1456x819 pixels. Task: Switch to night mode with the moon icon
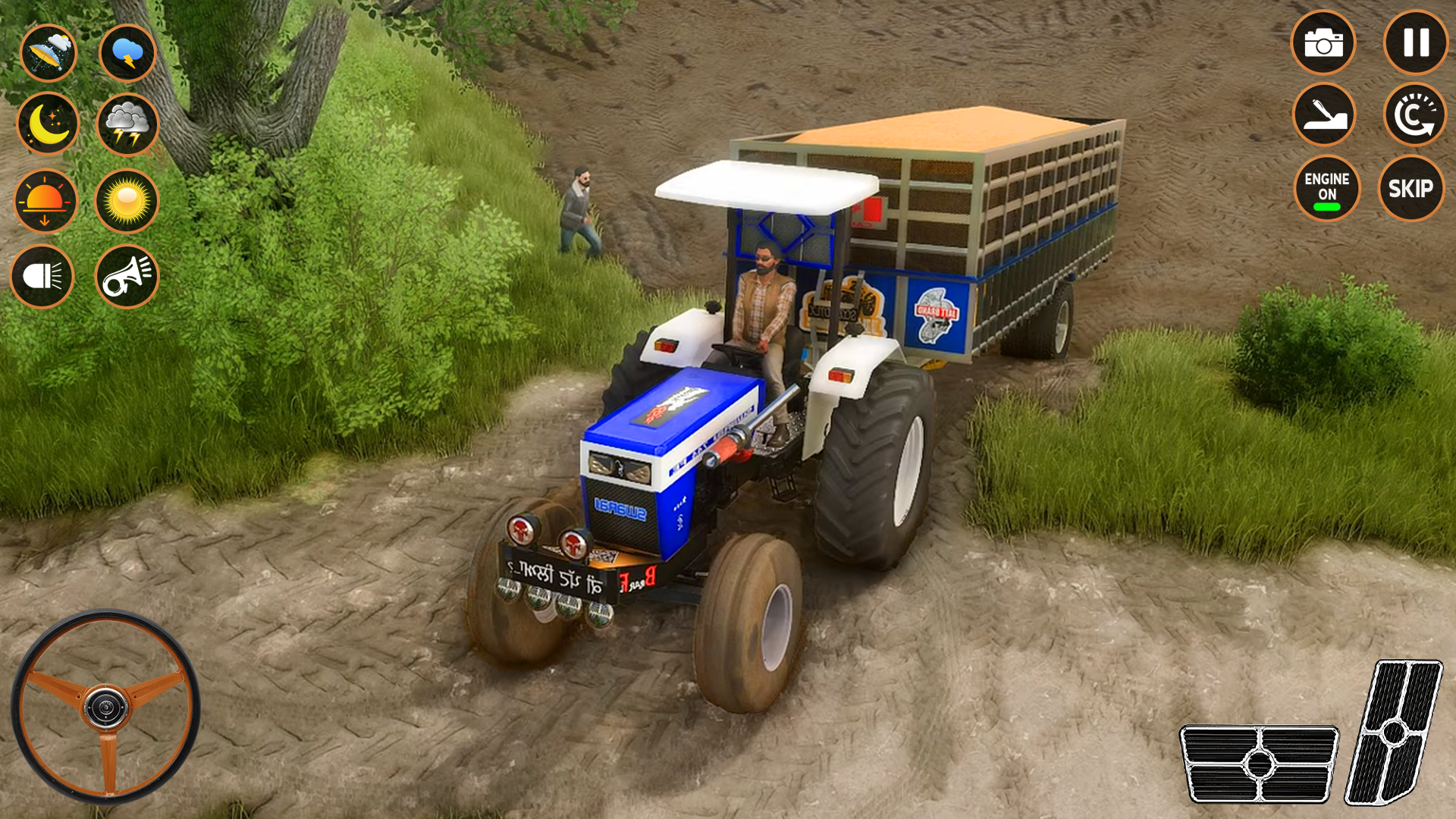point(47,124)
